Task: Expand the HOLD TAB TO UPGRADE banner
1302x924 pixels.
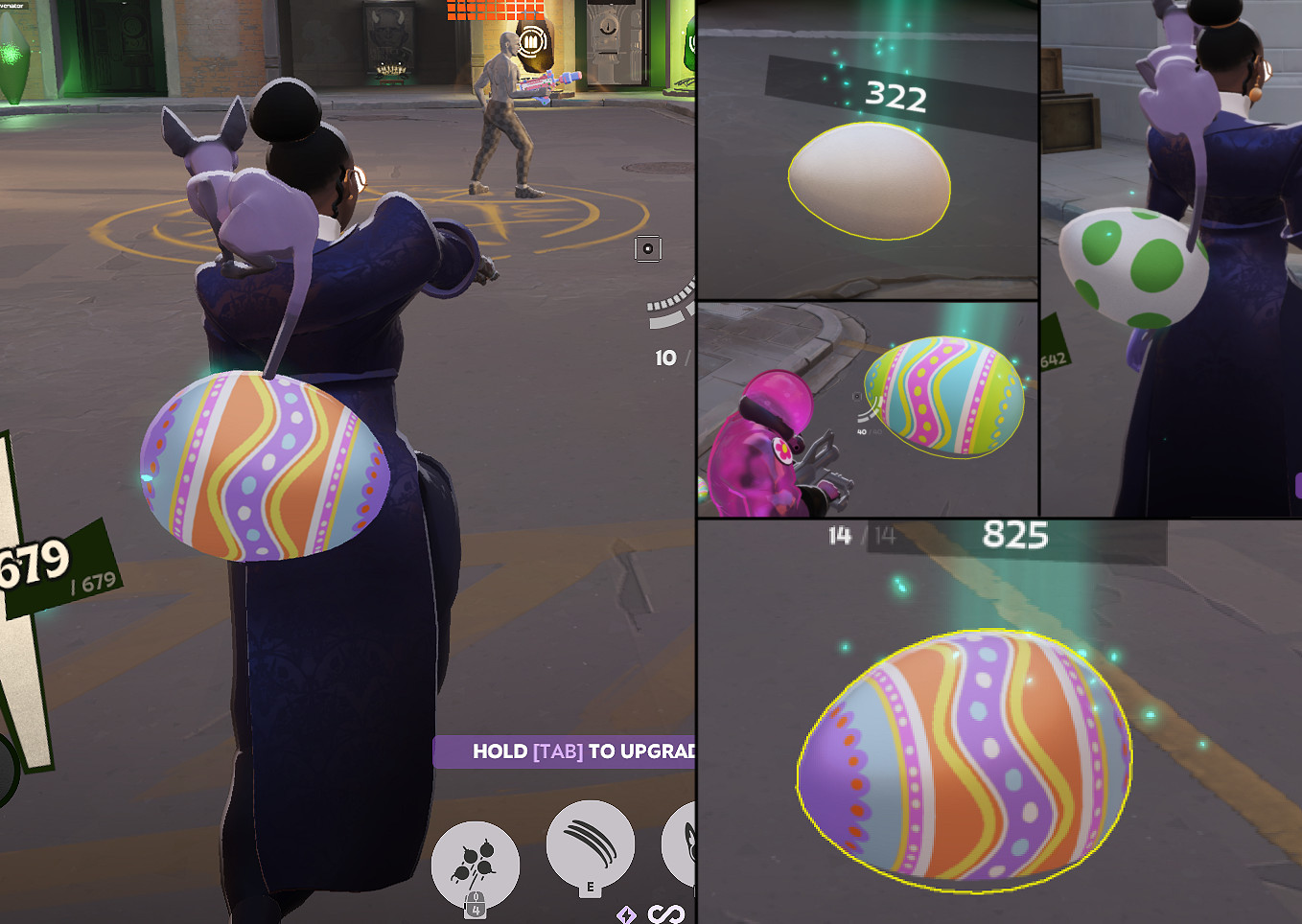Action: point(575,752)
